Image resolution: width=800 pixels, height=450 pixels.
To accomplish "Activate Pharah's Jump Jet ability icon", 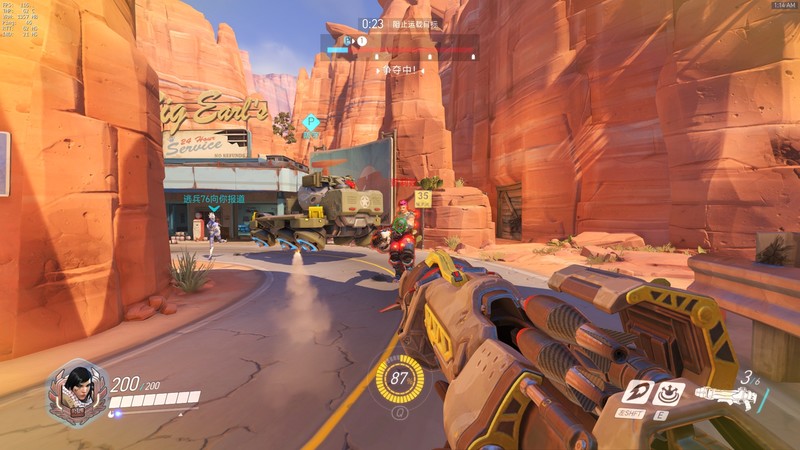I will pyautogui.click(x=634, y=392).
